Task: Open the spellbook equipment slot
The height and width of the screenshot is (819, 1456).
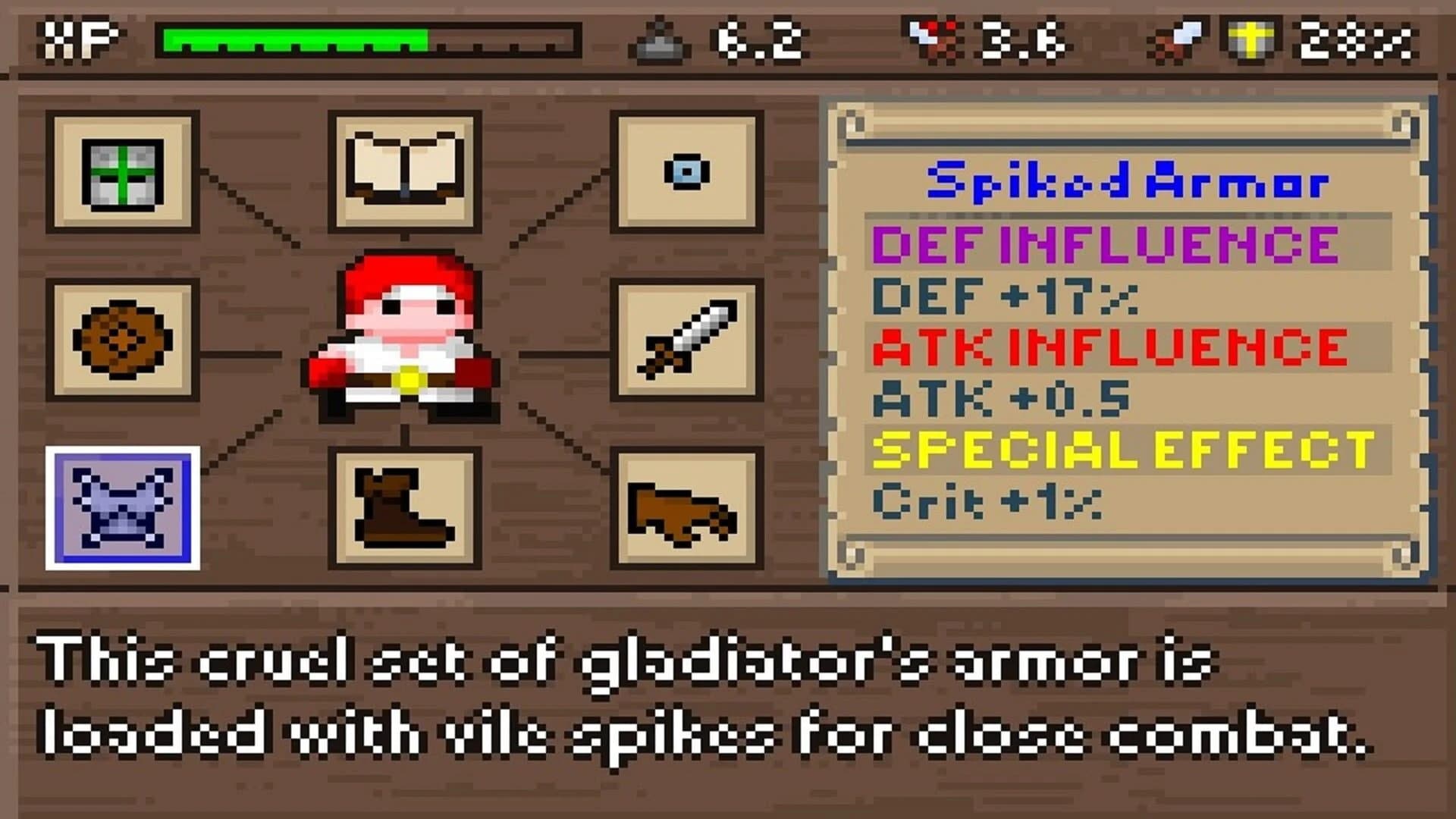Action: click(x=406, y=171)
